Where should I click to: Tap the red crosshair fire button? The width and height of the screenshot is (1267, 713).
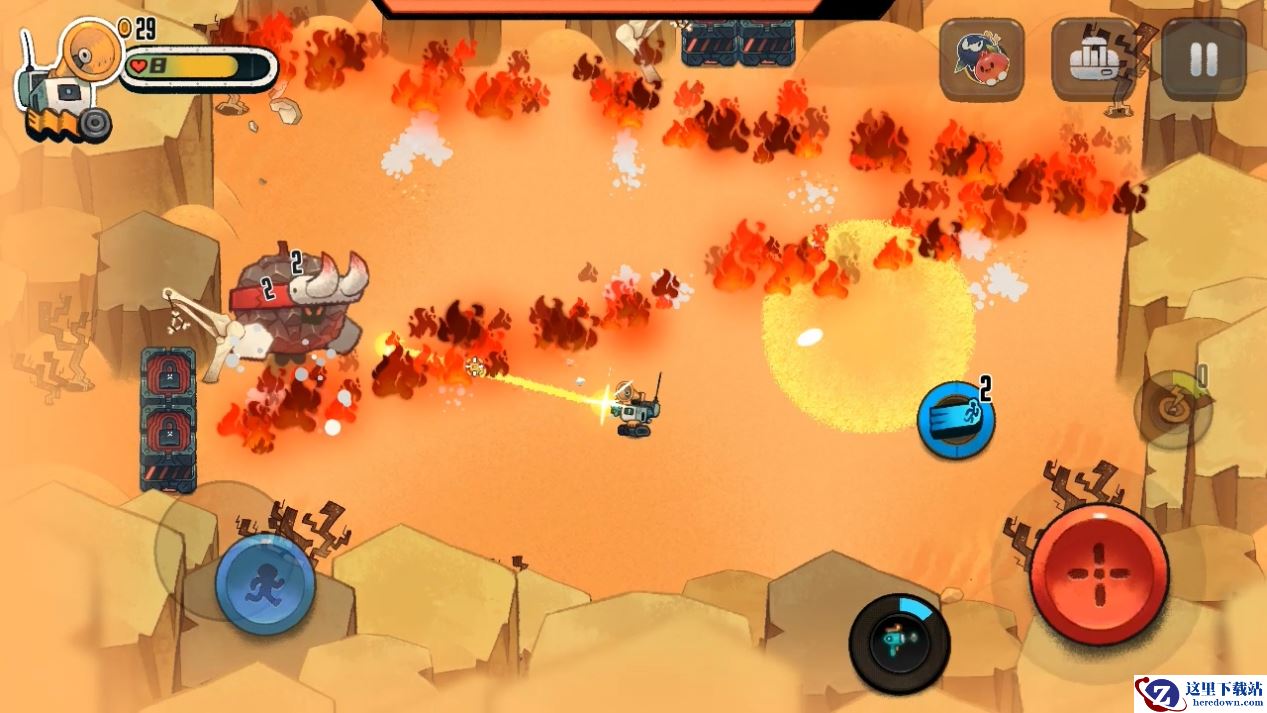click(1099, 573)
